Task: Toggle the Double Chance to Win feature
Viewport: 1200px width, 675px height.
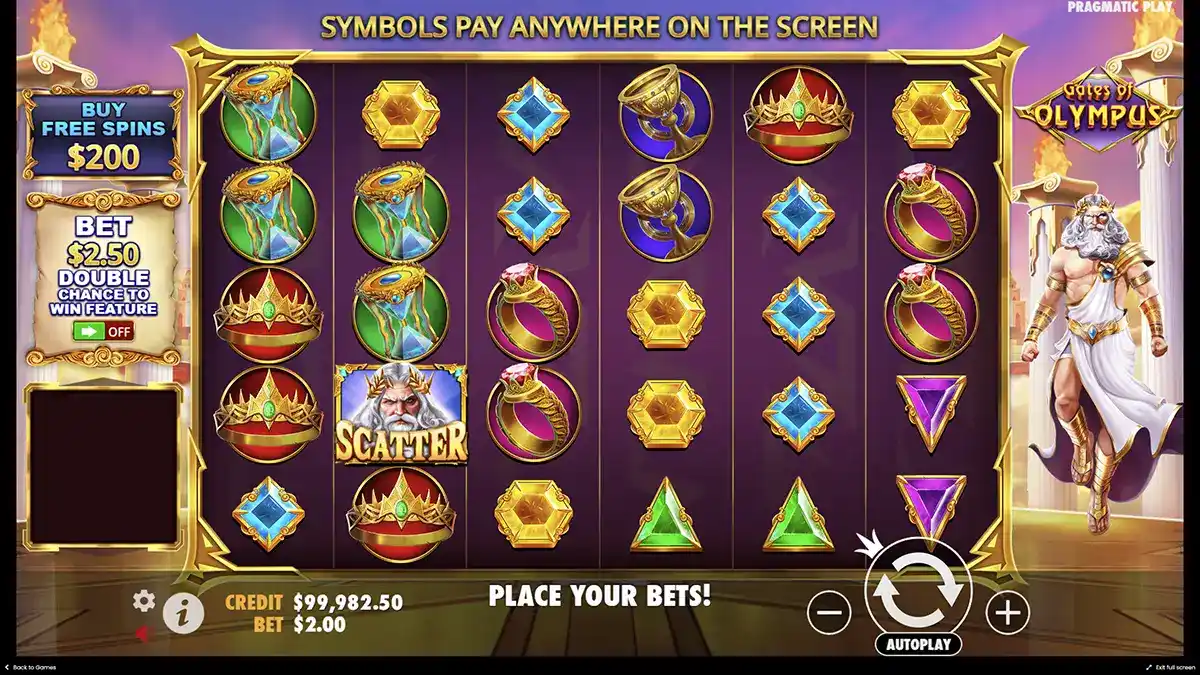Action: [x=103, y=332]
